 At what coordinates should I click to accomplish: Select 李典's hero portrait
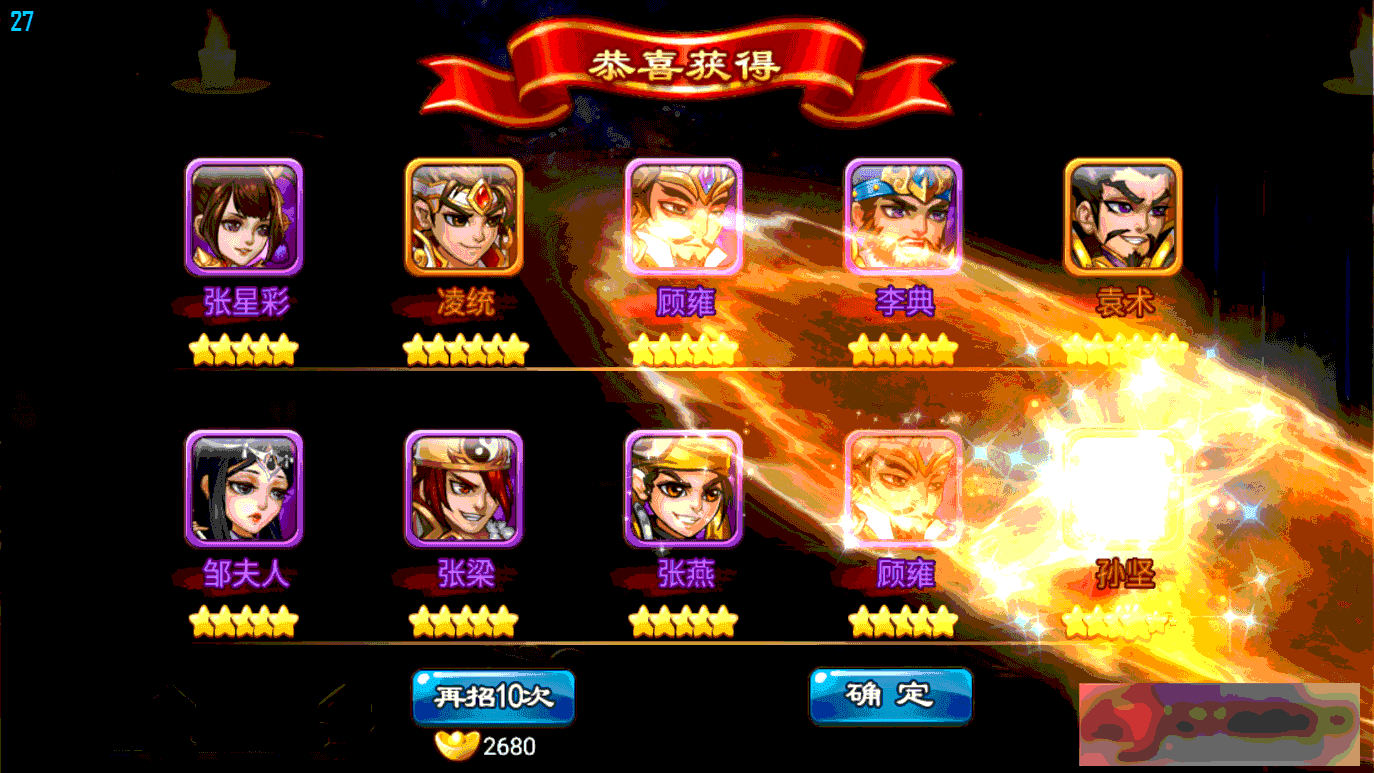[x=903, y=218]
